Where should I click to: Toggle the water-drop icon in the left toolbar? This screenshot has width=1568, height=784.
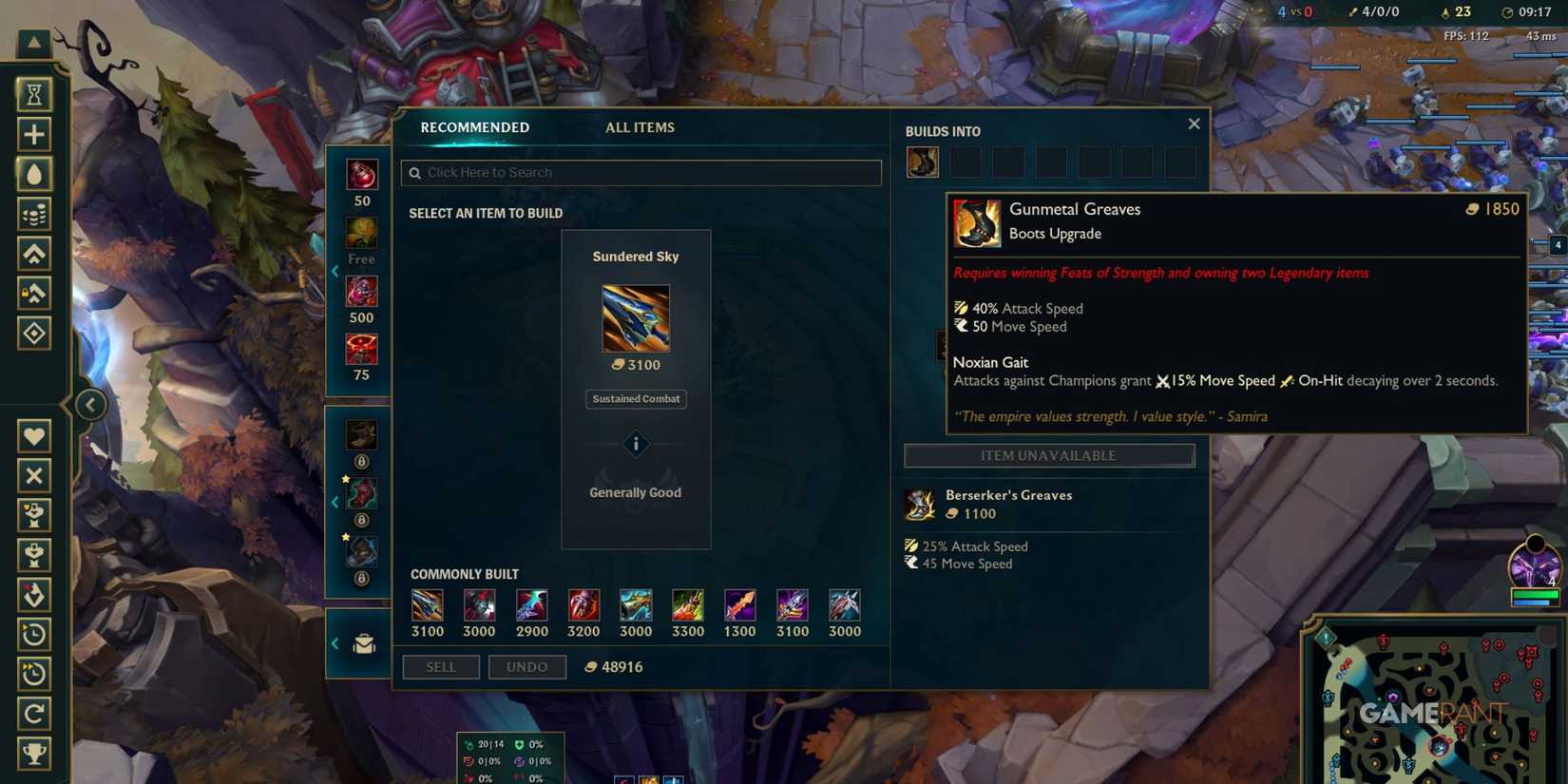(x=34, y=173)
